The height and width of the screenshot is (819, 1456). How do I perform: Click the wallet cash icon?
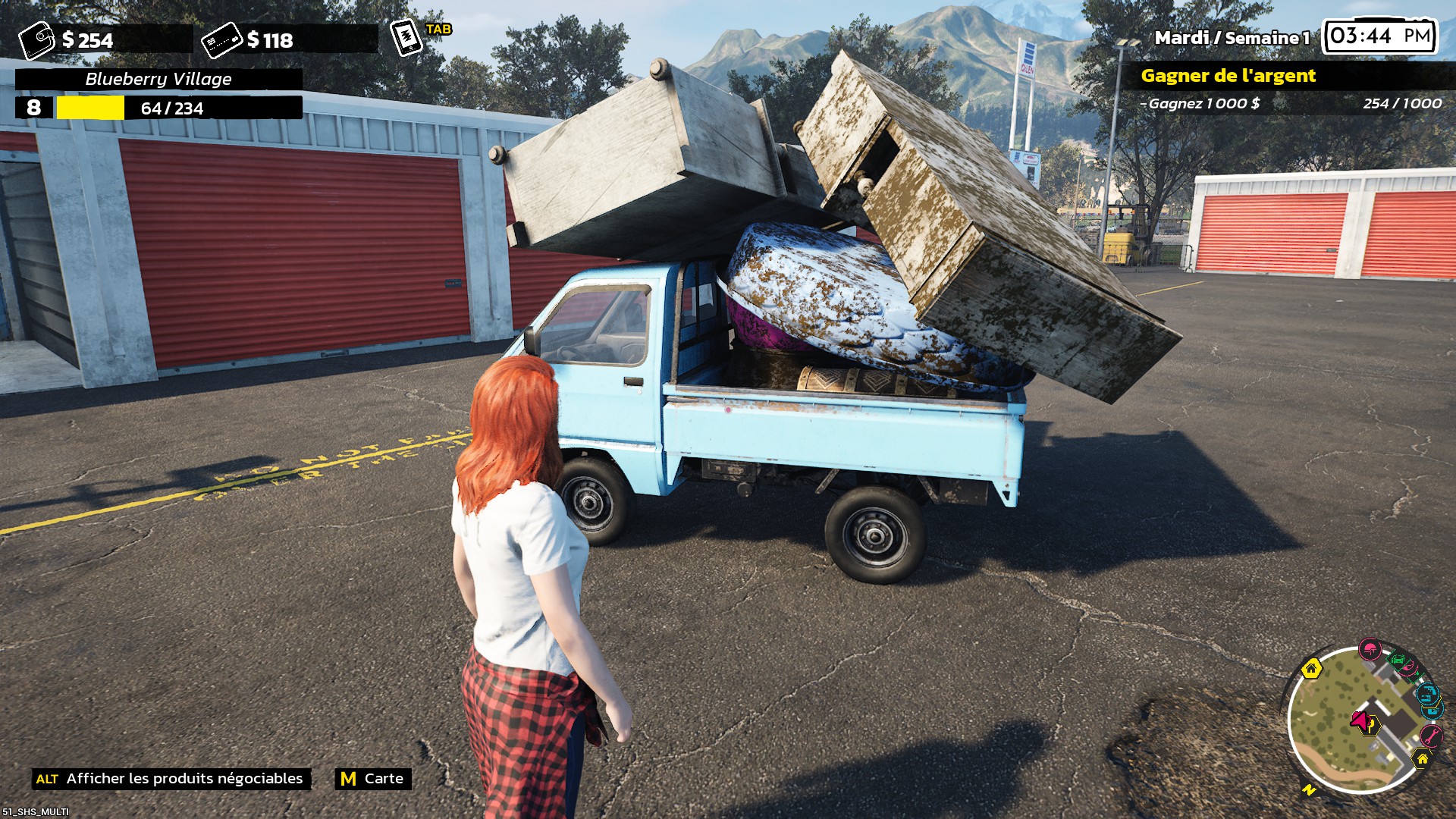36,40
